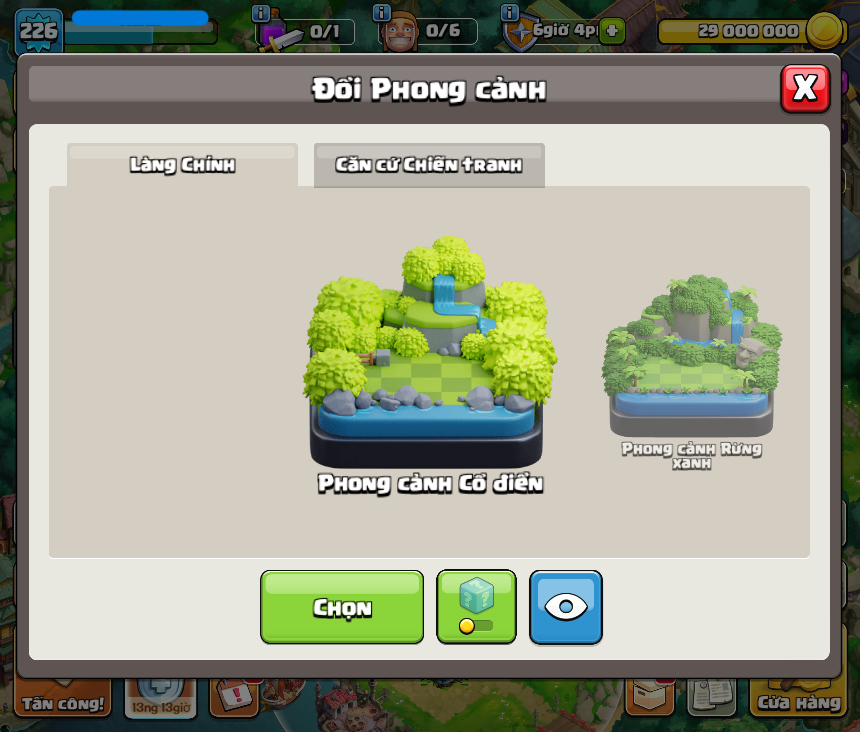The height and width of the screenshot is (732, 860).
Task: Toggle the random scenery dice button
Action: click(476, 607)
